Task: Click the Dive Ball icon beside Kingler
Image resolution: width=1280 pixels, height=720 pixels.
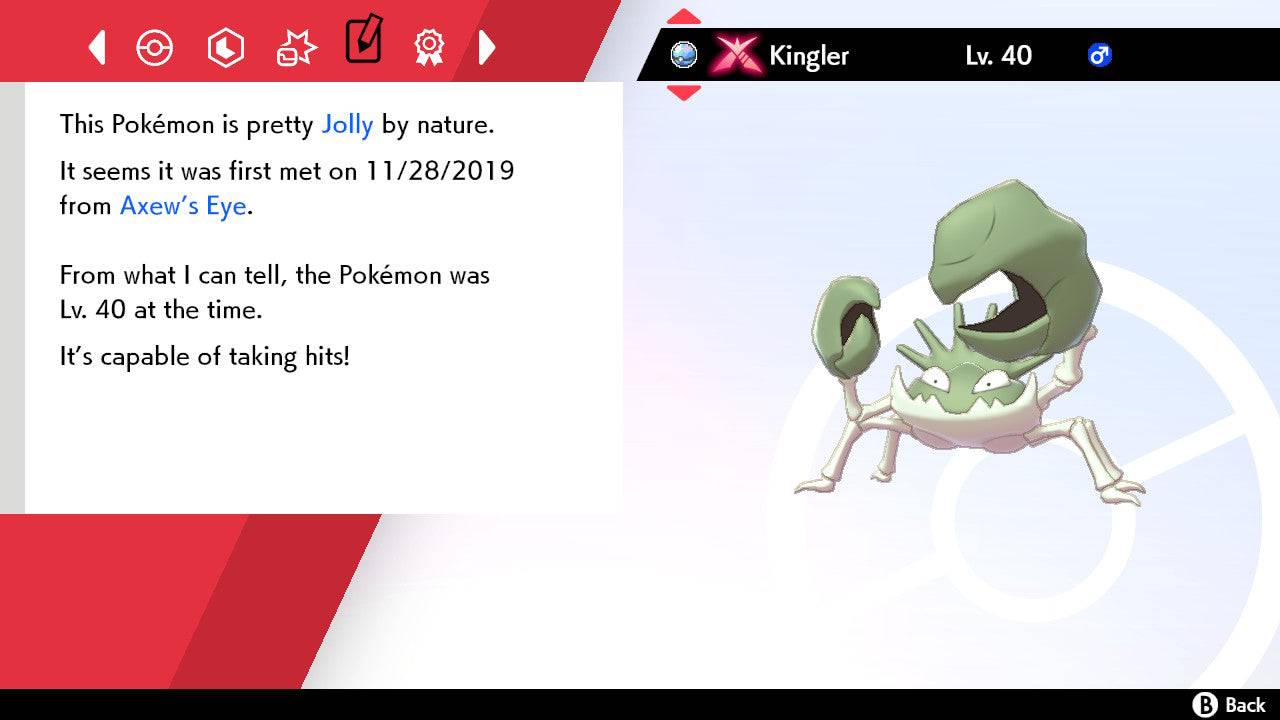Action: coord(684,56)
